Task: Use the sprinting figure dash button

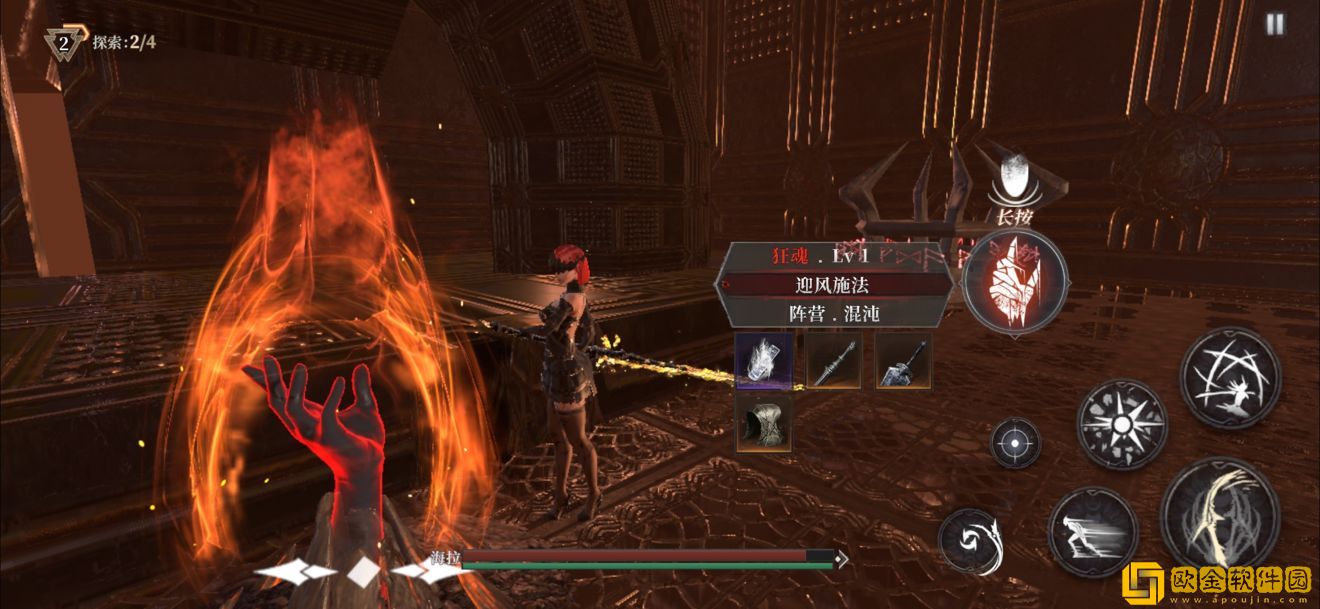Action: [1092, 532]
